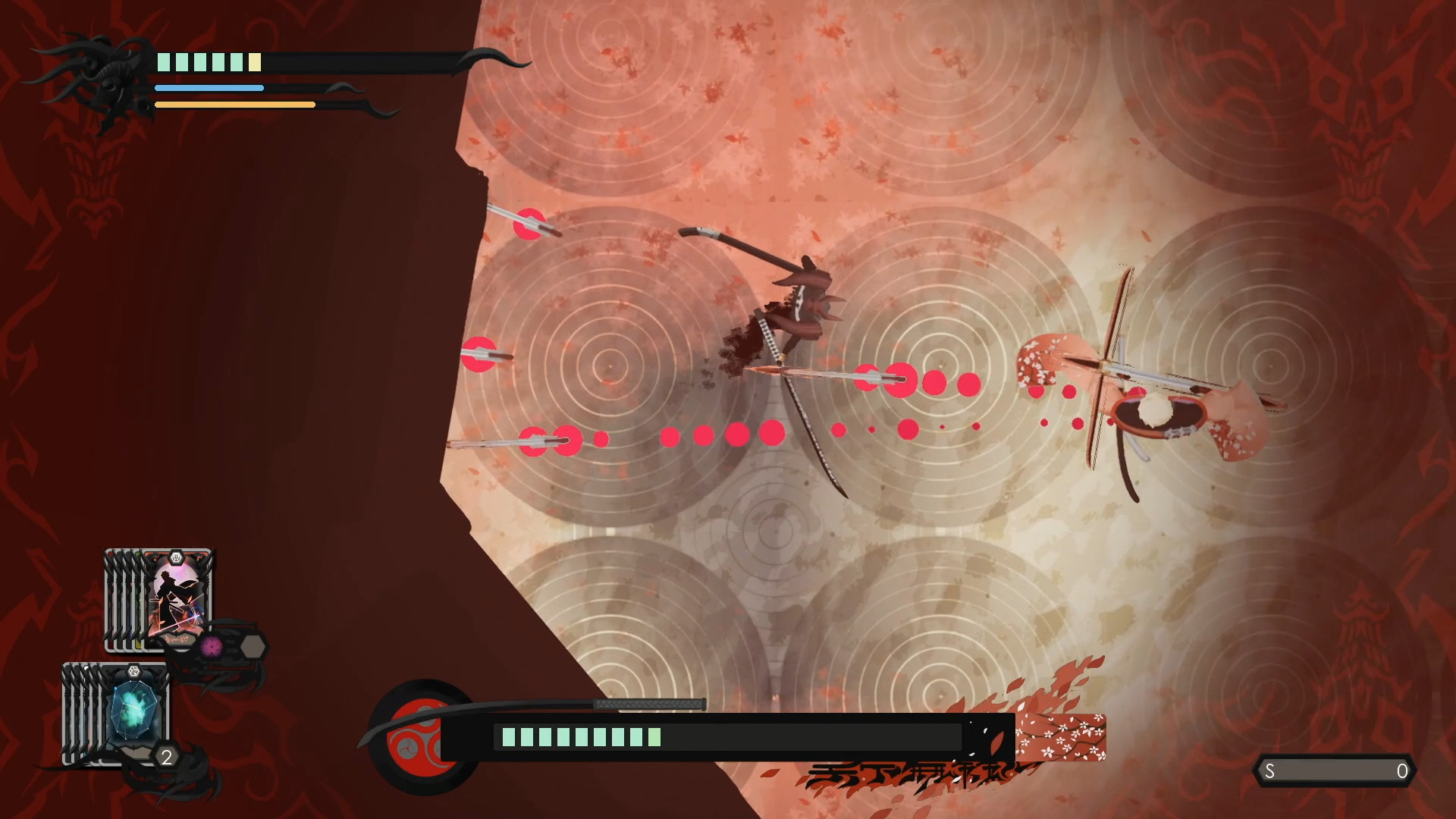Select the crown badge on the samurai card
The image size is (1456, 819).
pos(176,558)
